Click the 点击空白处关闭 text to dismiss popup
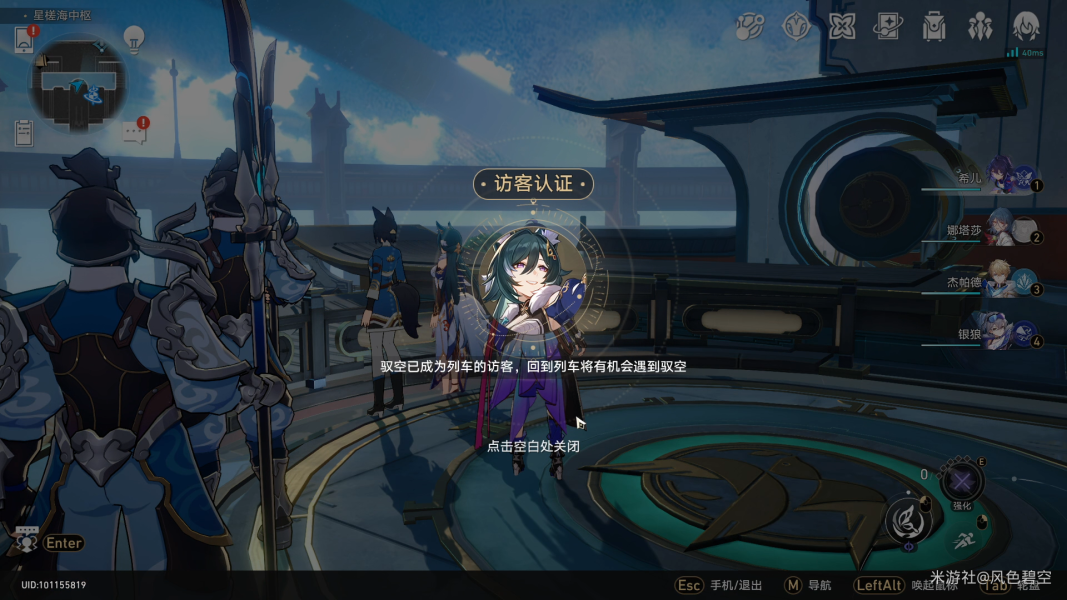1067x600 pixels. coord(533,446)
